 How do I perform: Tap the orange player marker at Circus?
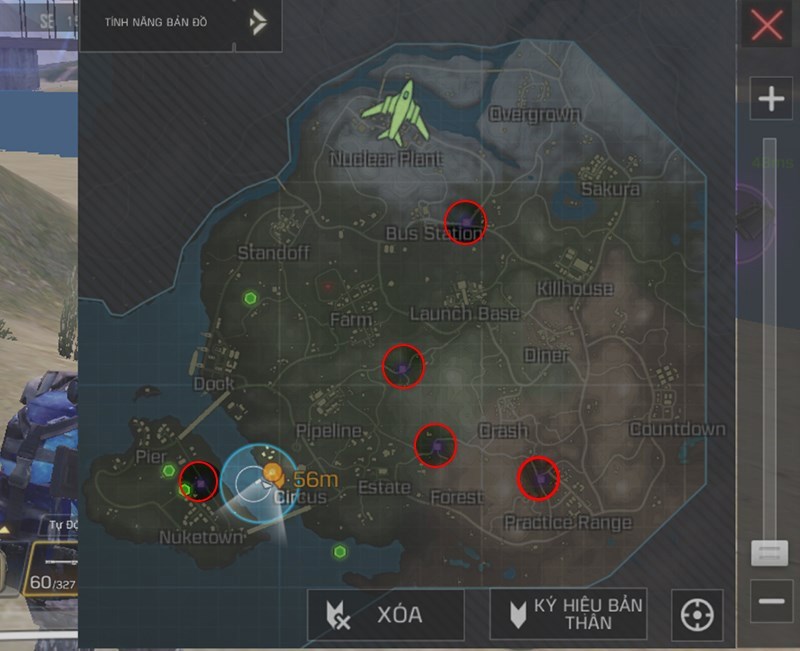[x=271, y=472]
